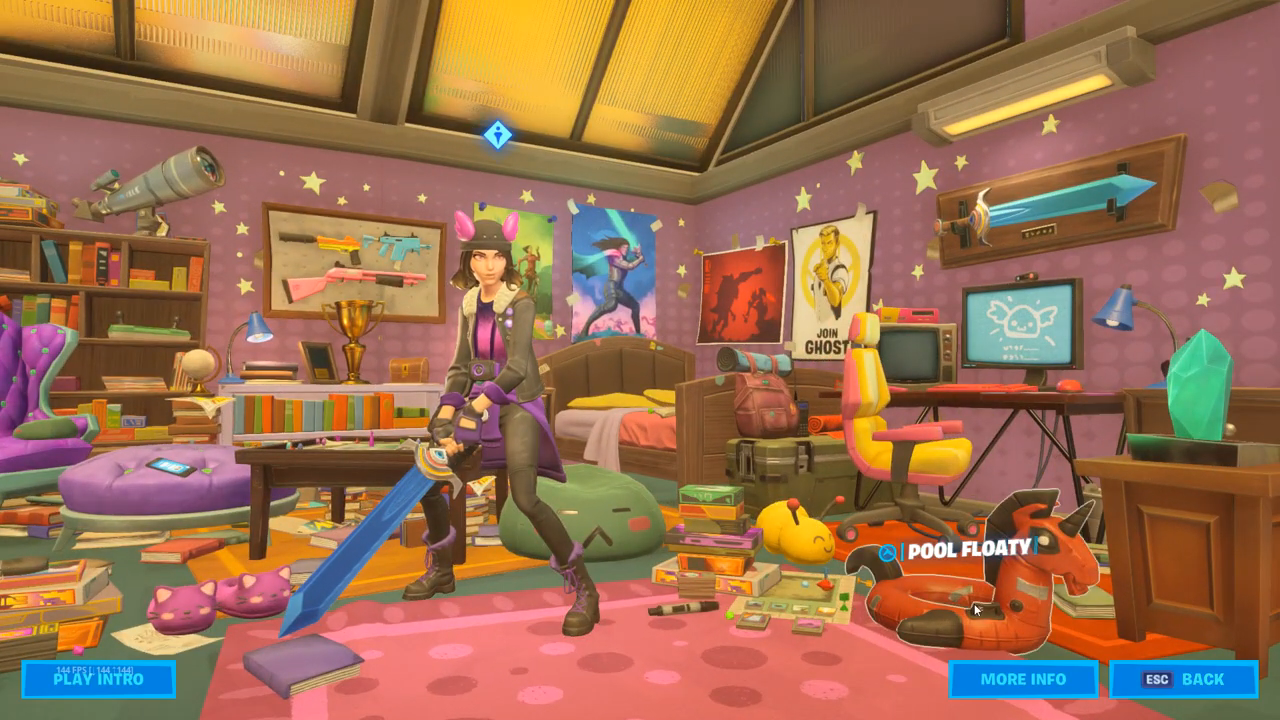
Task: Select the blue diamond info marker
Action: click(x=498, y=134)
